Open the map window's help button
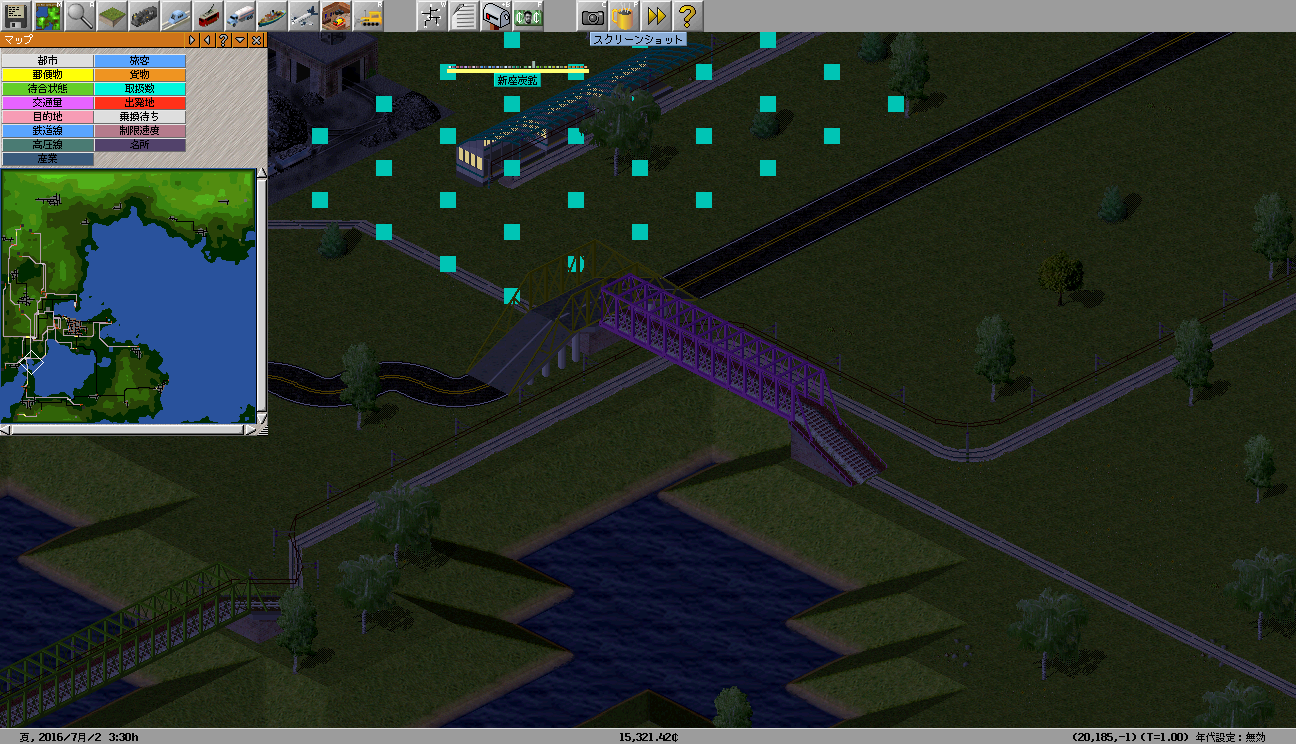The width and height of the screenshot is (1296, 744). (x=223, y=40)
